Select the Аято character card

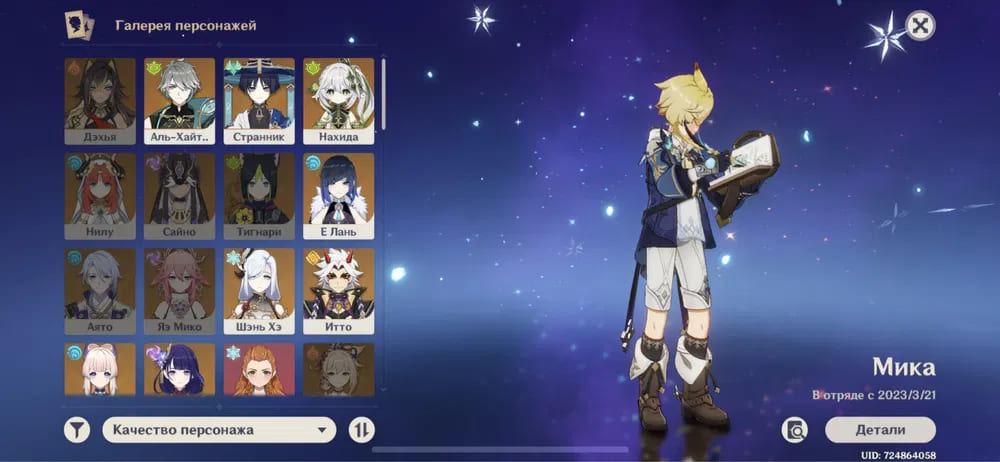[x=100, y=291]
